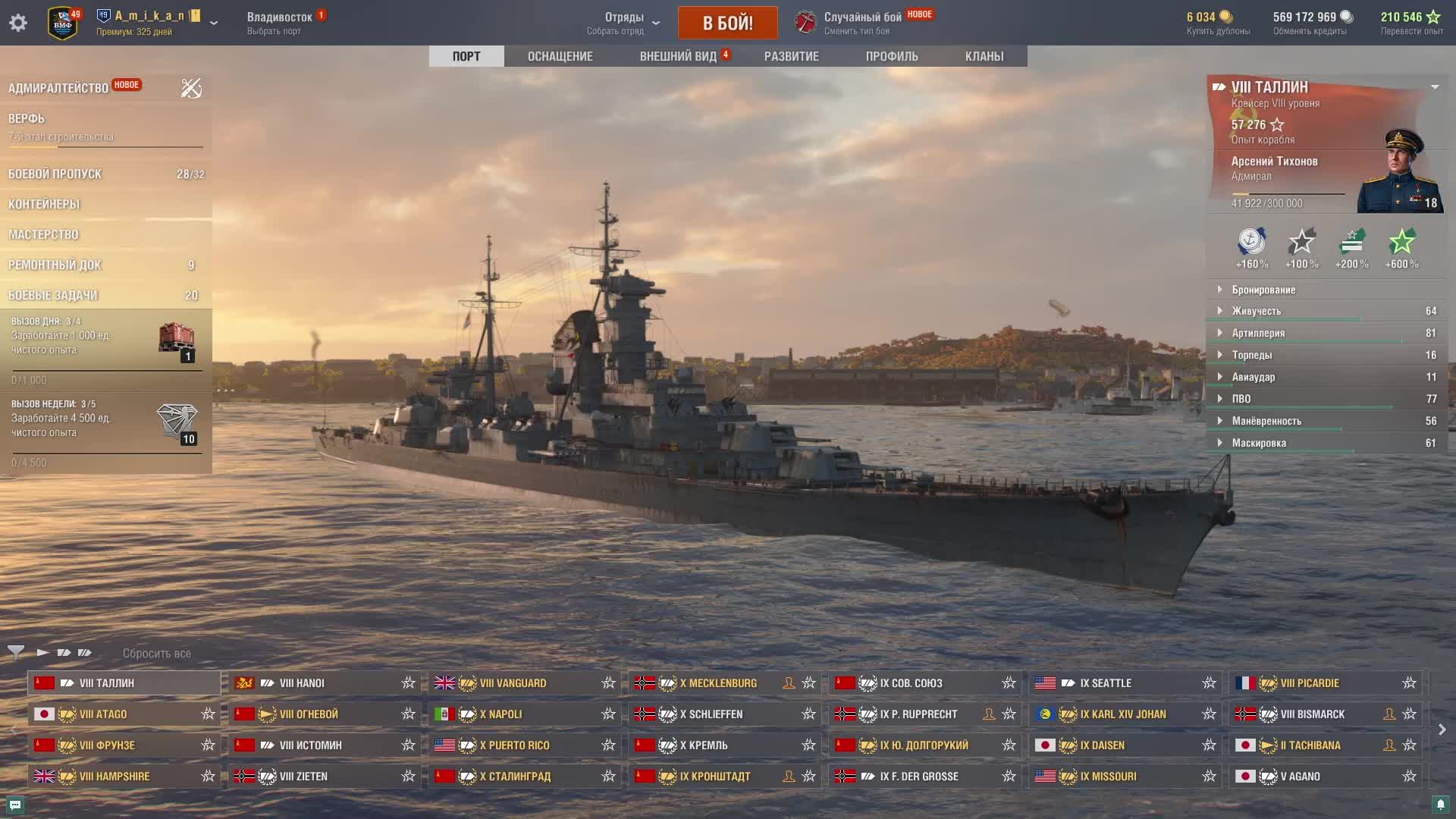Open the ВНЕШНИЙ ВИД tab

click(x=678, y=56)
